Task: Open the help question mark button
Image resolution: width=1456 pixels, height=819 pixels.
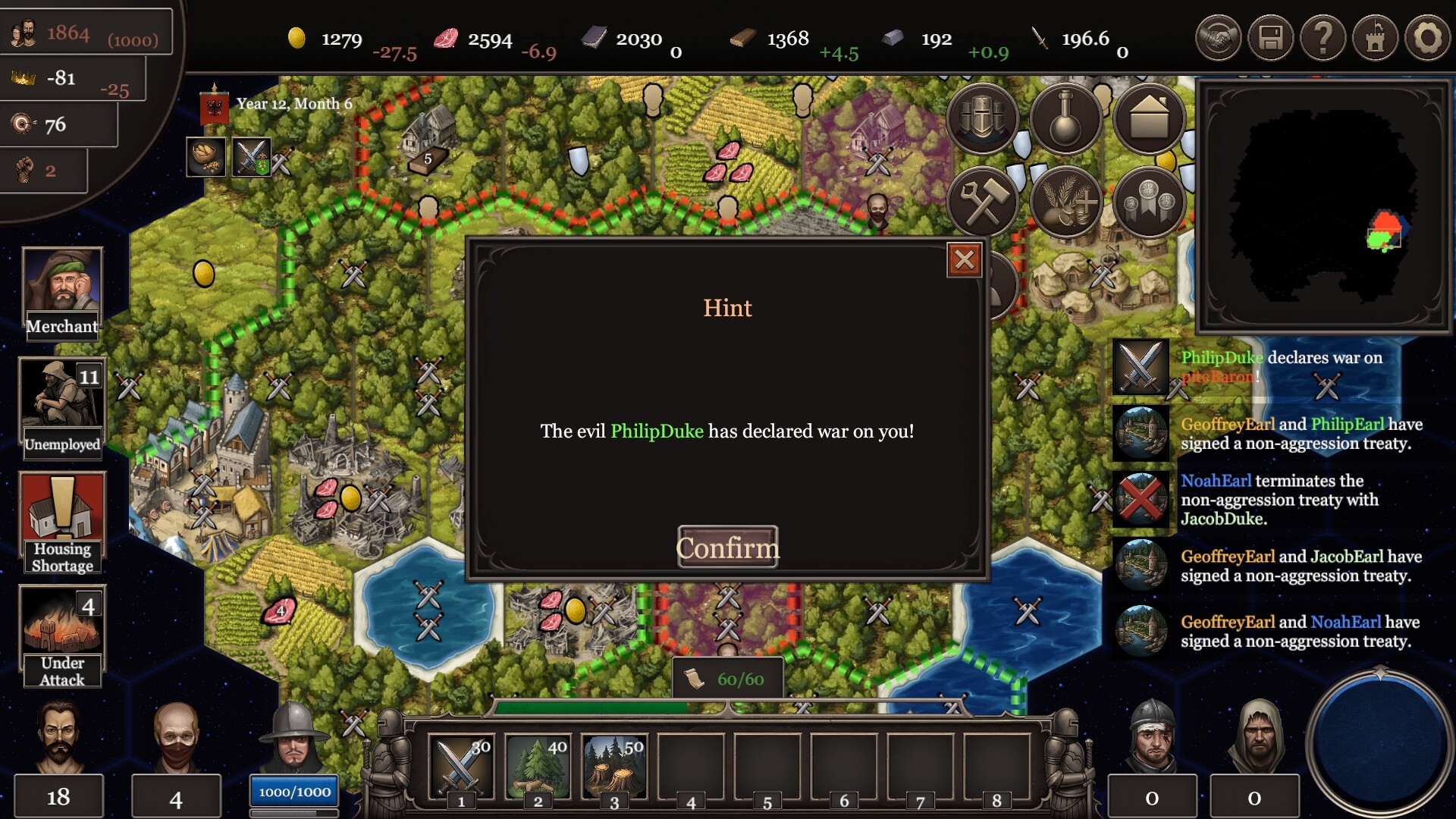Action: [1323, 38]
